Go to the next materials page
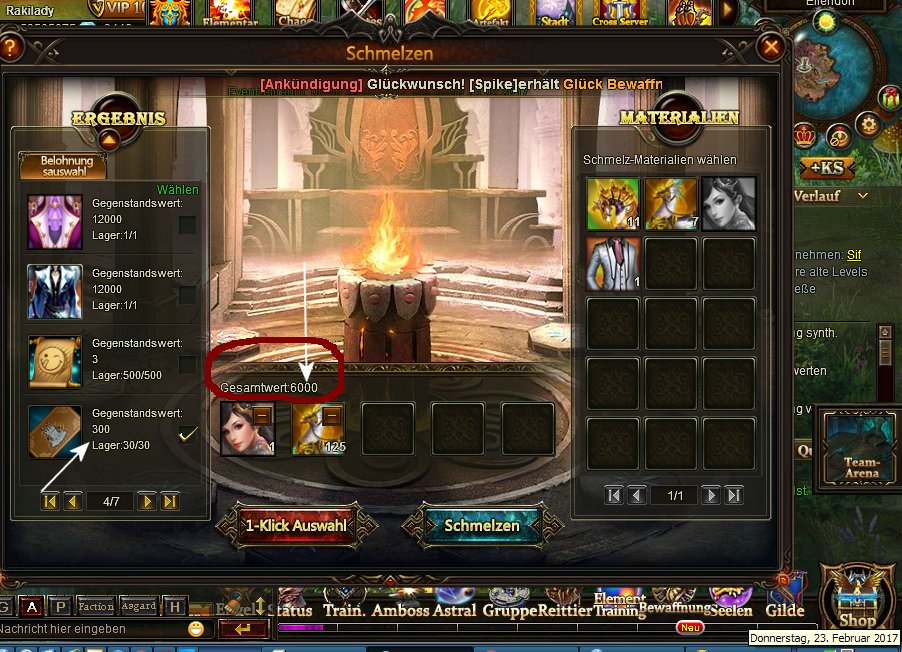This screenshot has height=652, width=902. 711,494
